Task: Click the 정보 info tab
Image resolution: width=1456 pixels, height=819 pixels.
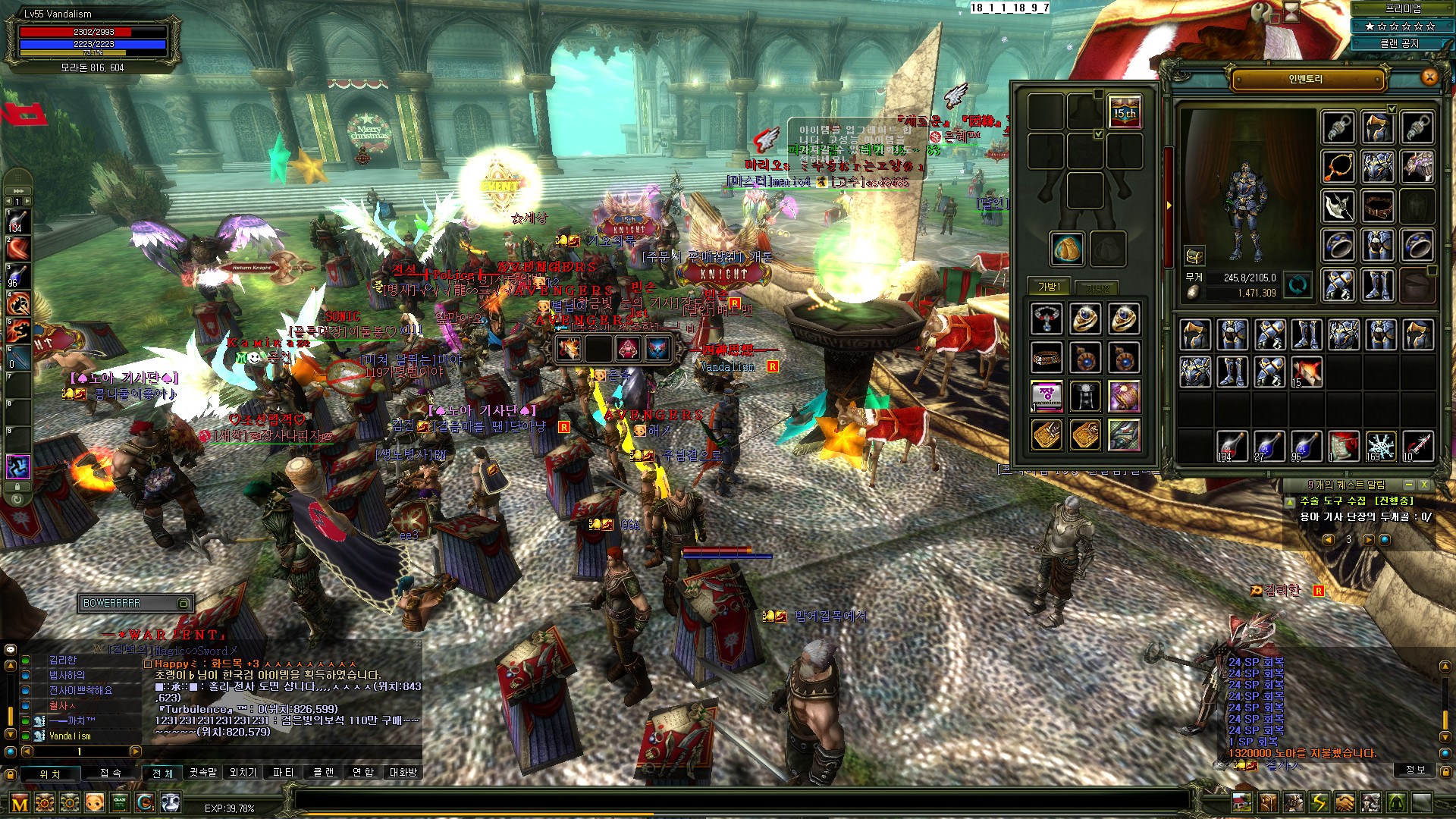Action: point(1415,770)
